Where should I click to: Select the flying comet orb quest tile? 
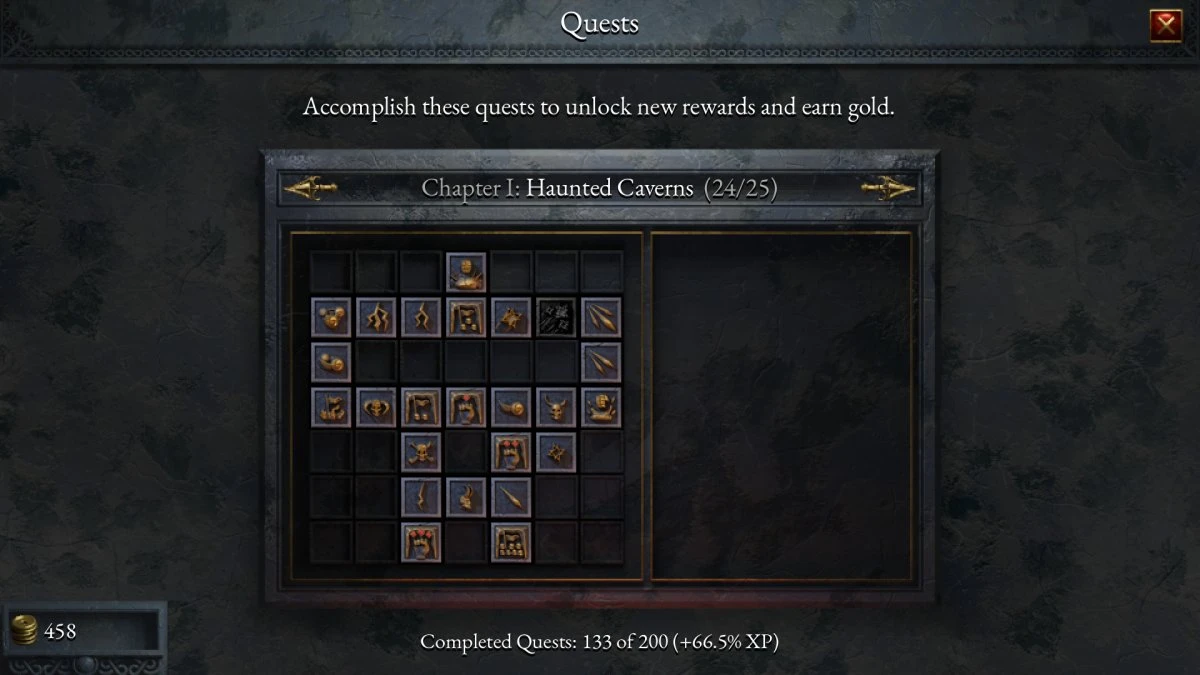[511, 407]
